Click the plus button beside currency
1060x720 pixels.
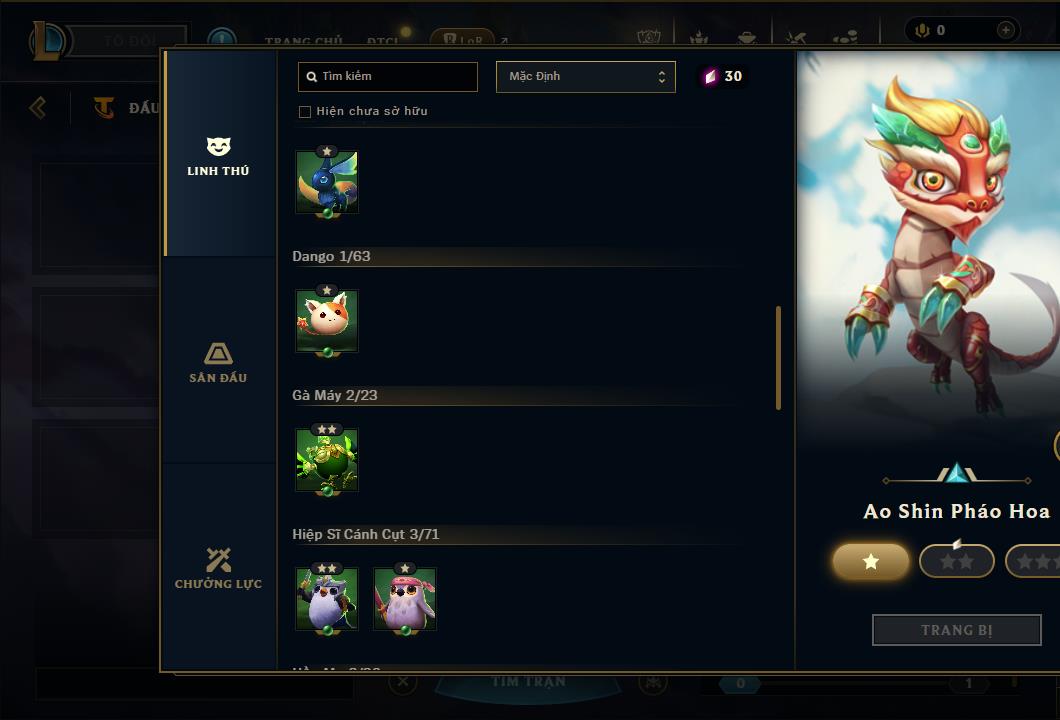coord(1005,31)
